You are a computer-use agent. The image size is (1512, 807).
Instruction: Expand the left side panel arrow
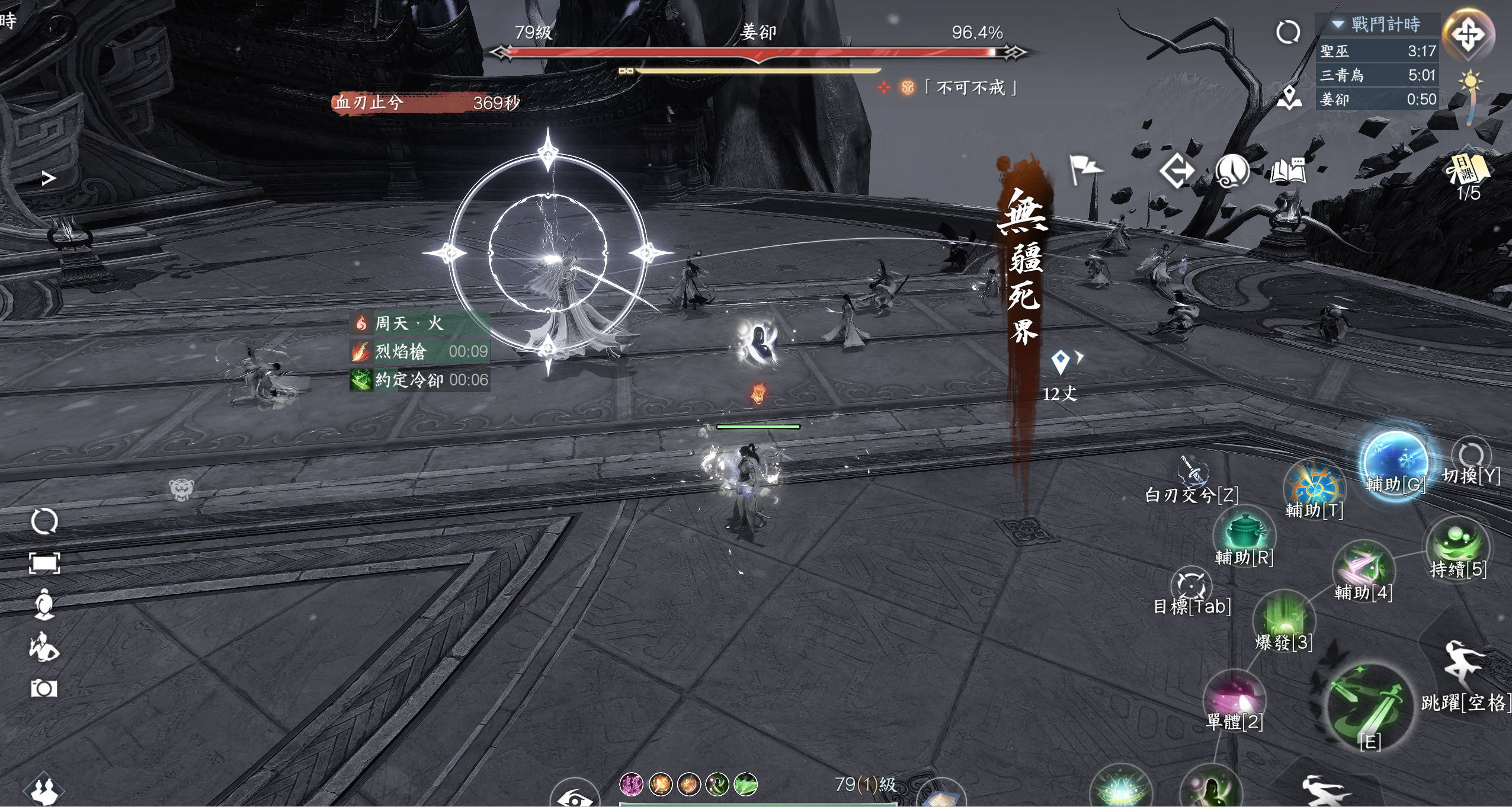click(x=49, y=178)
